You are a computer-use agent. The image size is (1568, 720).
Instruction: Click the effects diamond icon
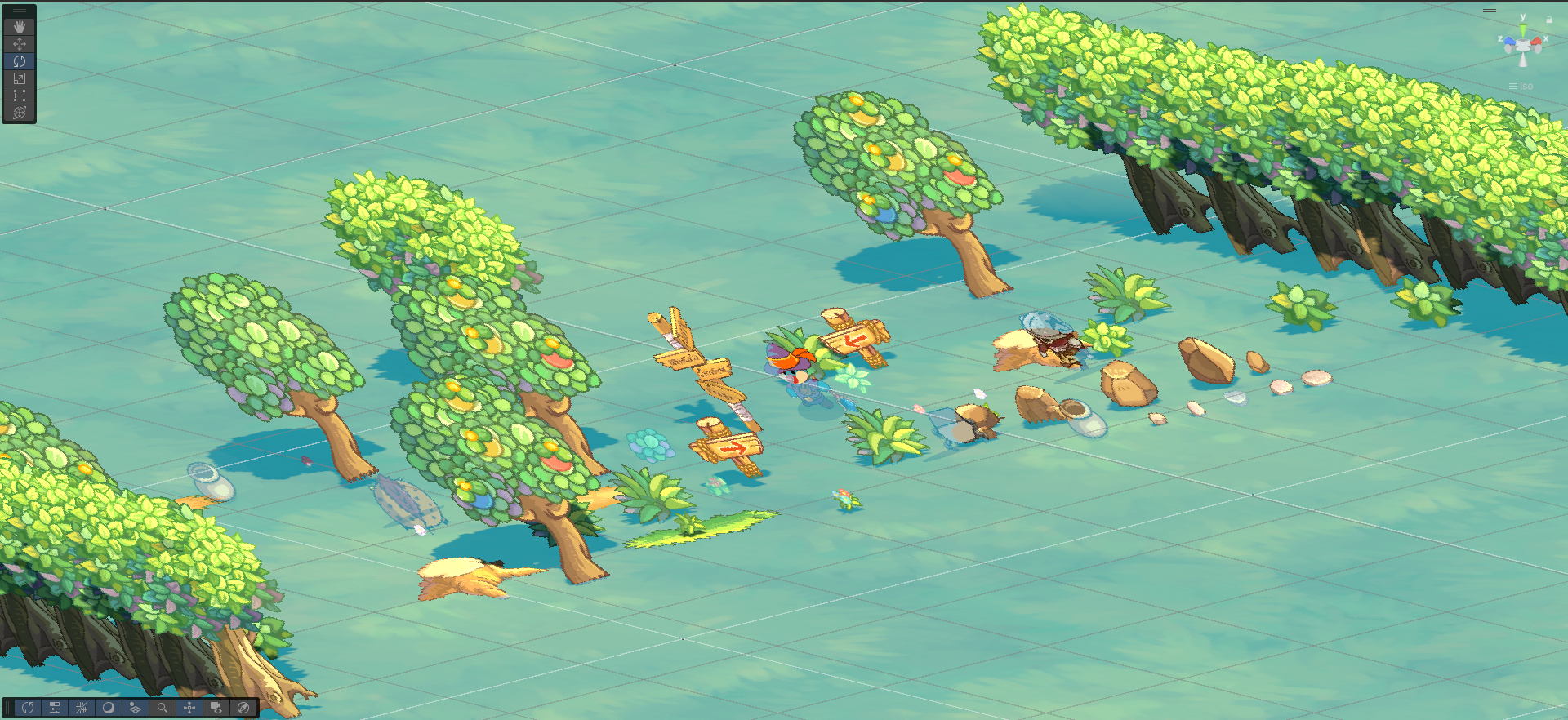click(x=136, y=708)
